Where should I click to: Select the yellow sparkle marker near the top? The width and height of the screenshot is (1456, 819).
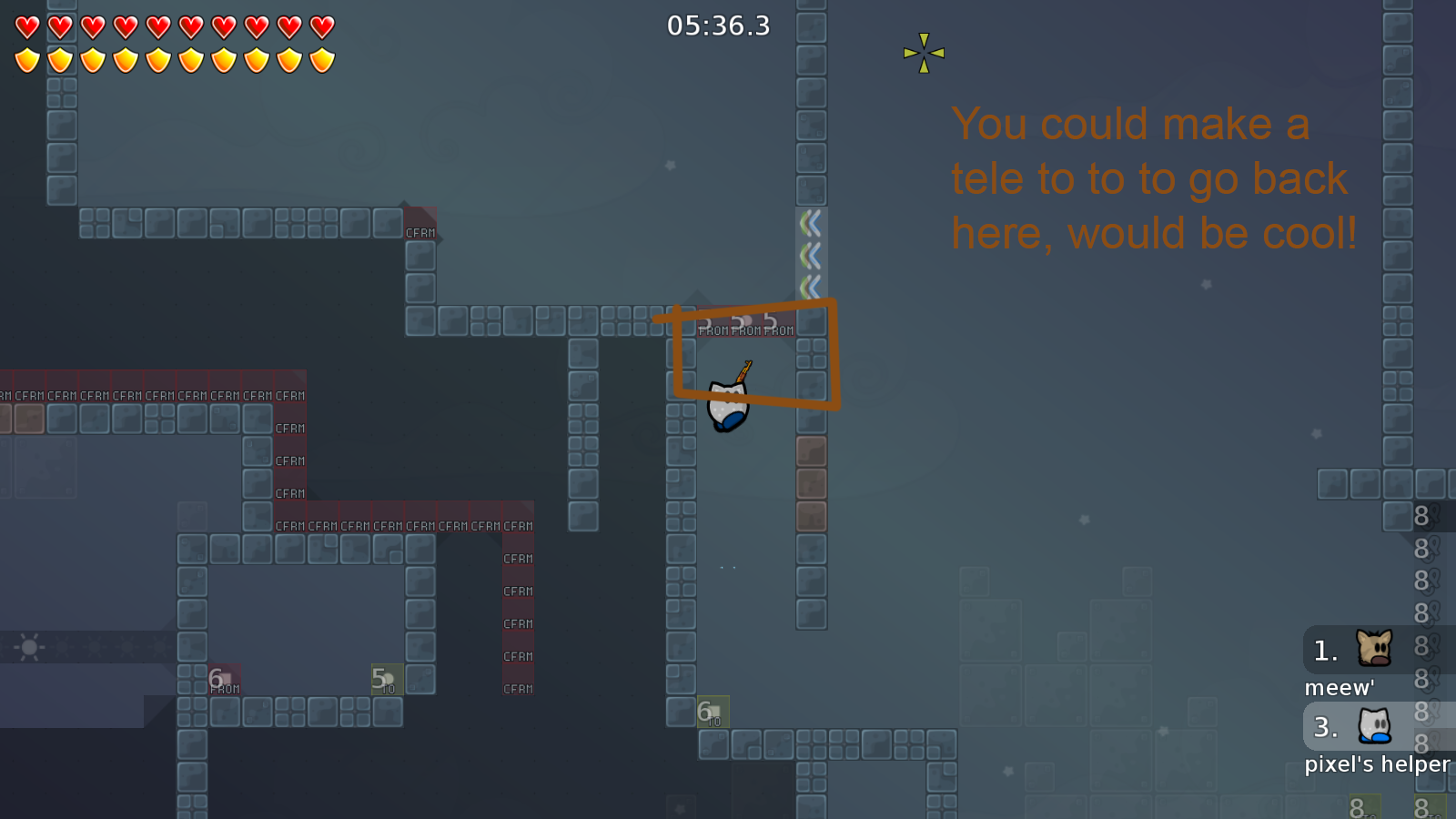[x=923, y=53]
